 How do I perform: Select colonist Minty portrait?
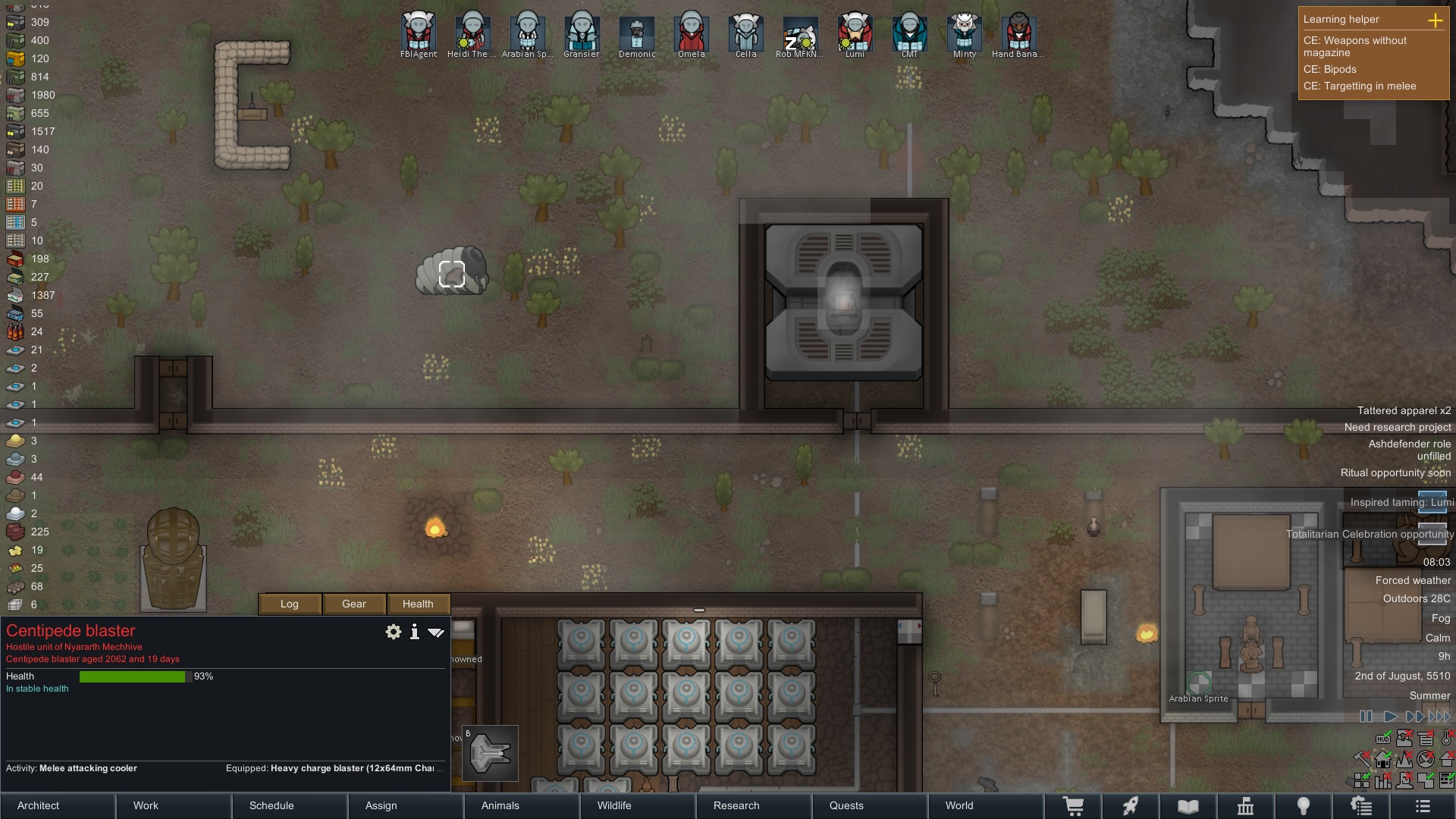tap(964, 34)
